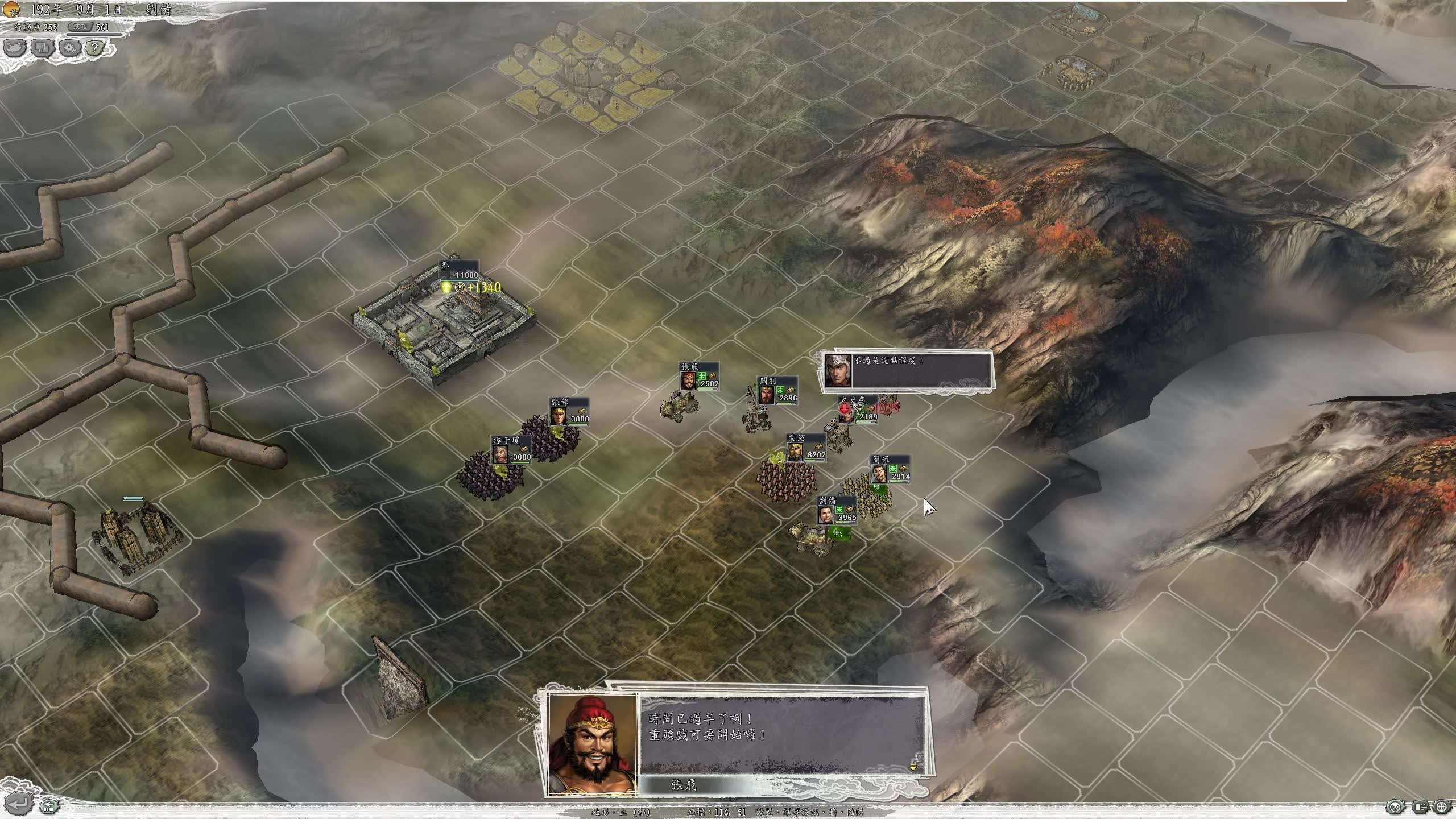
Task: Select the 淳于瓊 unit nameplate
Action: click(511, 449)
